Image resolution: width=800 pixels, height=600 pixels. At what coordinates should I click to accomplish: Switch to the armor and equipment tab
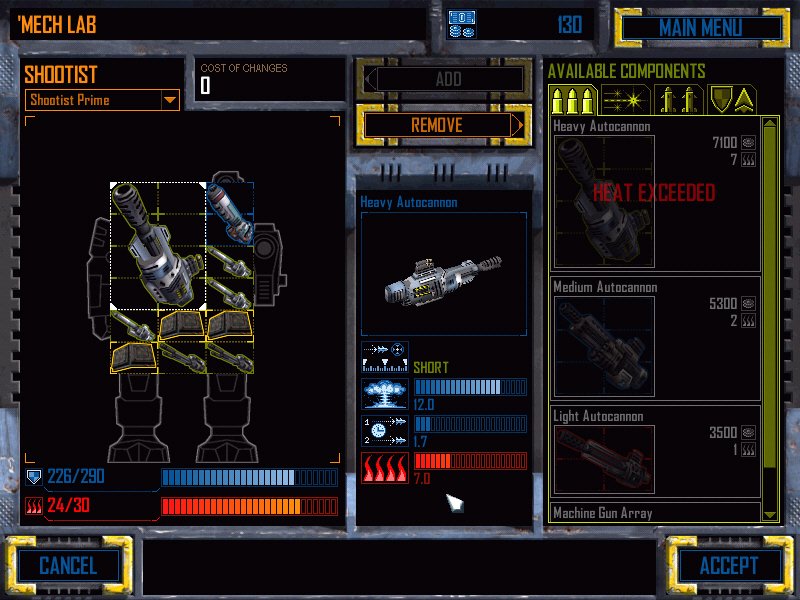(x=732, y=100)
